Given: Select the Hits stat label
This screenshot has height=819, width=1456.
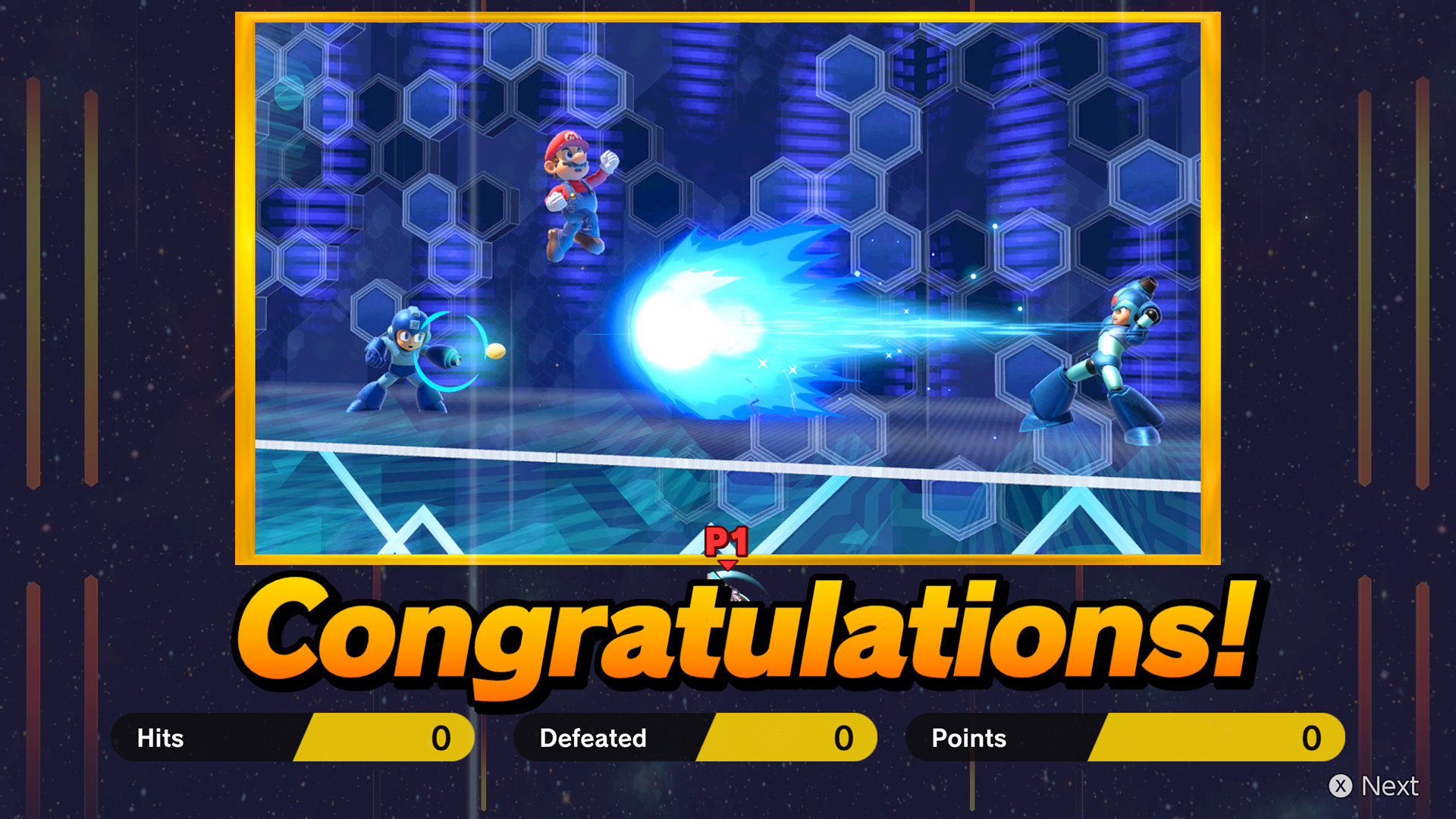Looking at the screenshot, I should click(159, 737).
